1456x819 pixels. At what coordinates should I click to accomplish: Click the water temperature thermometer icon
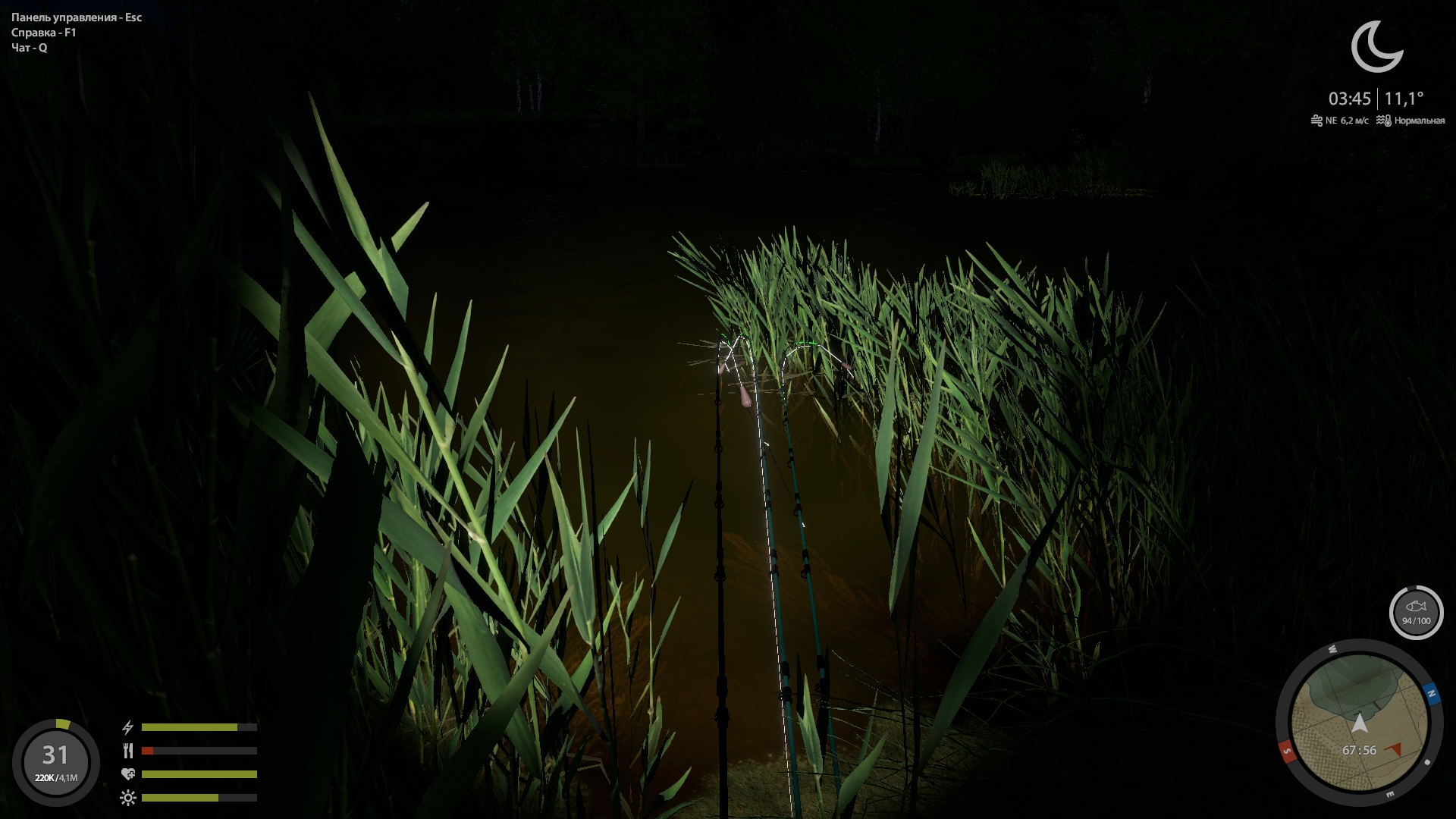click(x=1385, y=119)
